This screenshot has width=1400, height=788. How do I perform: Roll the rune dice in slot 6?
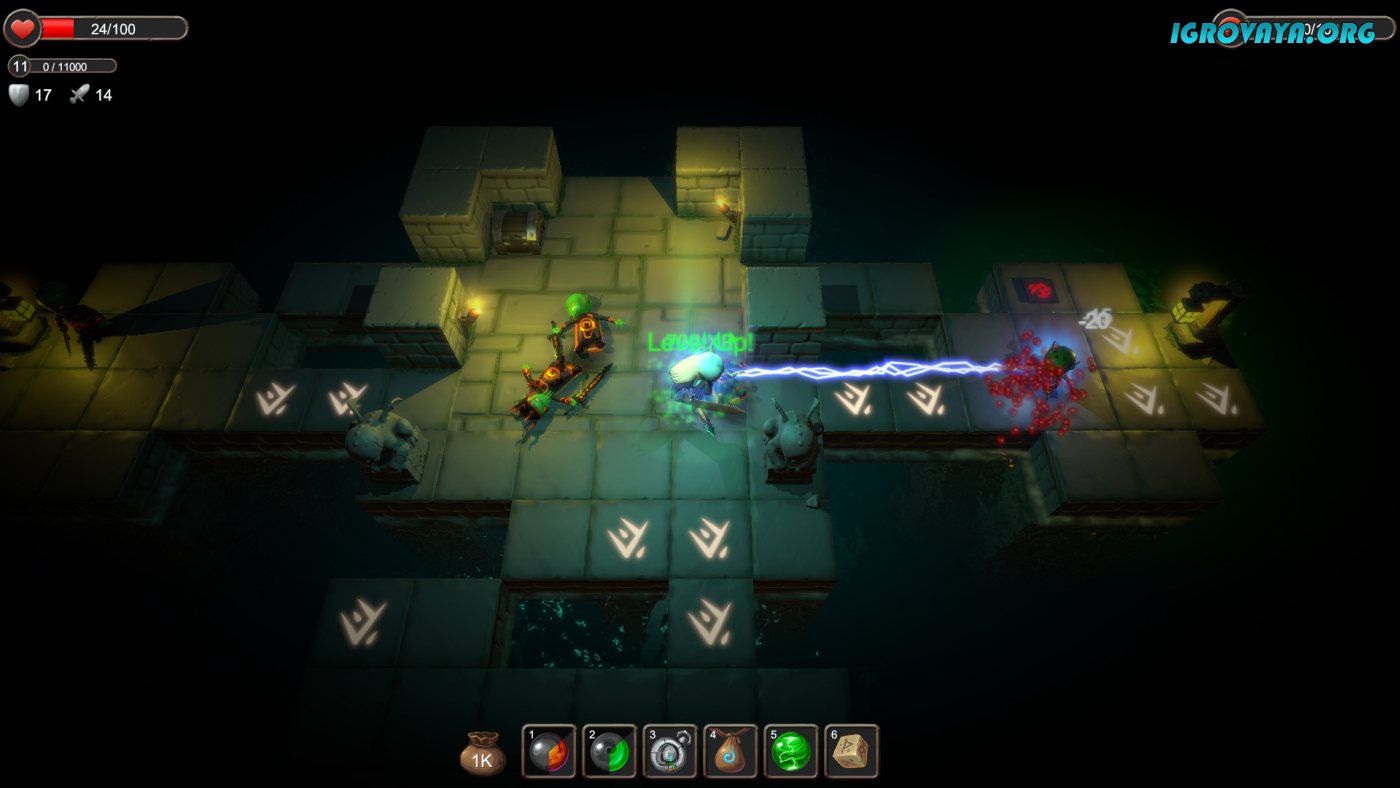pyautogui.click(x=852, y=751)
